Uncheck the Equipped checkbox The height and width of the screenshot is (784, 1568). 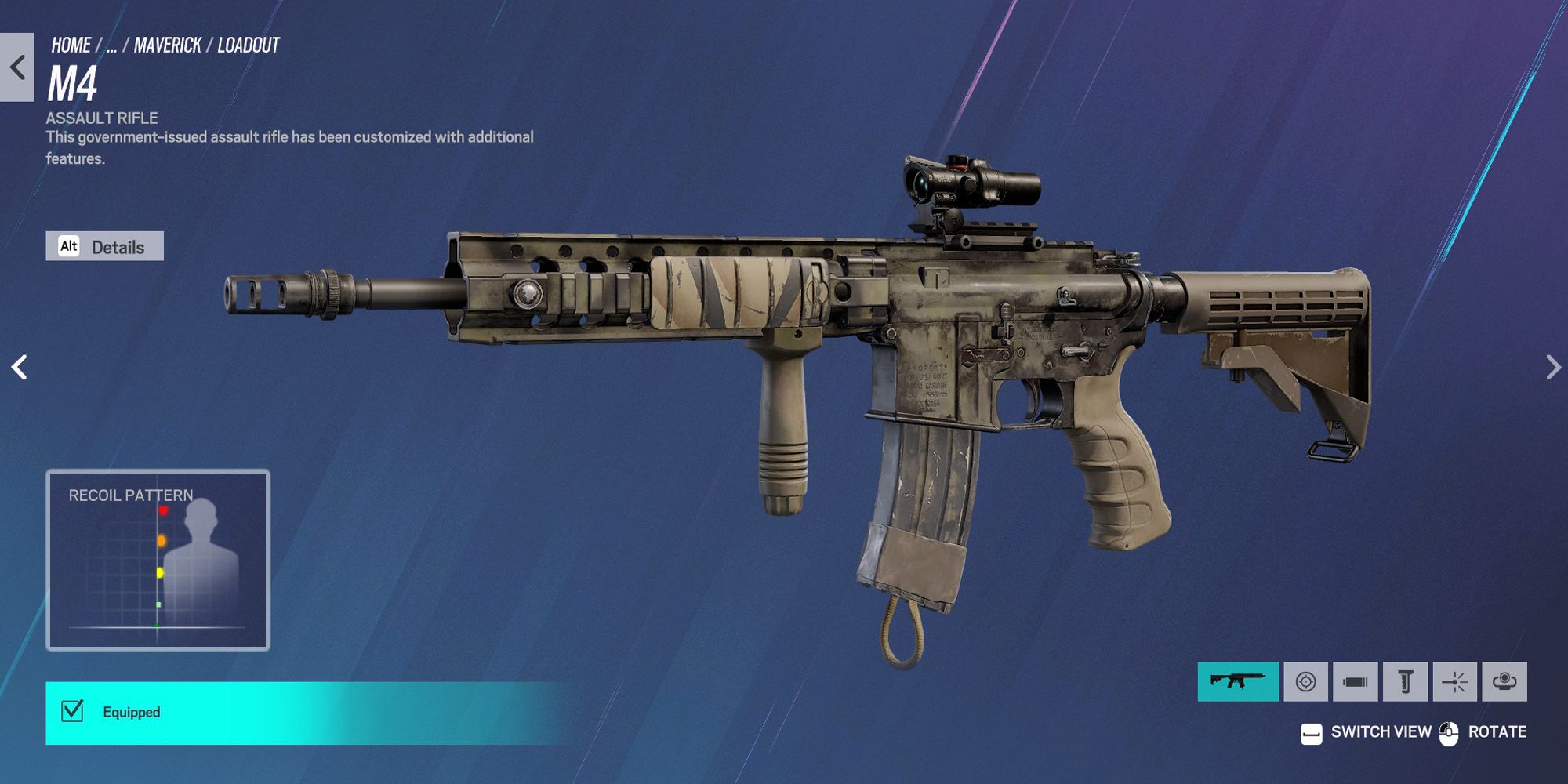point(71,712)
